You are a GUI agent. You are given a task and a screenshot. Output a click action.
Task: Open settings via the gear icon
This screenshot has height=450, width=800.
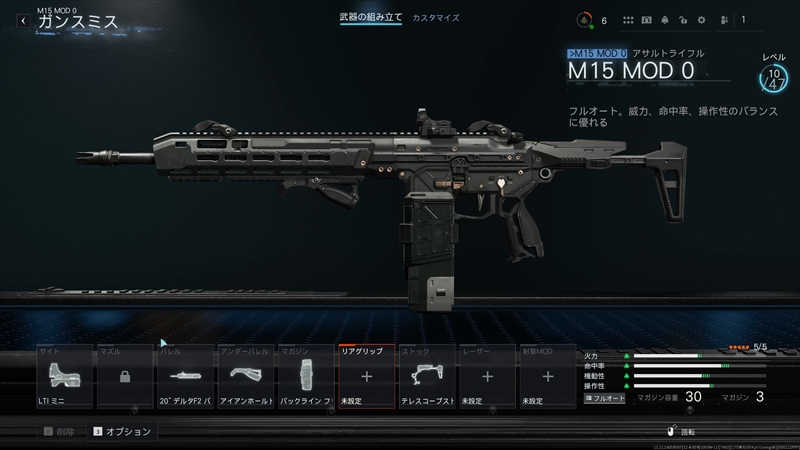tap(700, 20)
